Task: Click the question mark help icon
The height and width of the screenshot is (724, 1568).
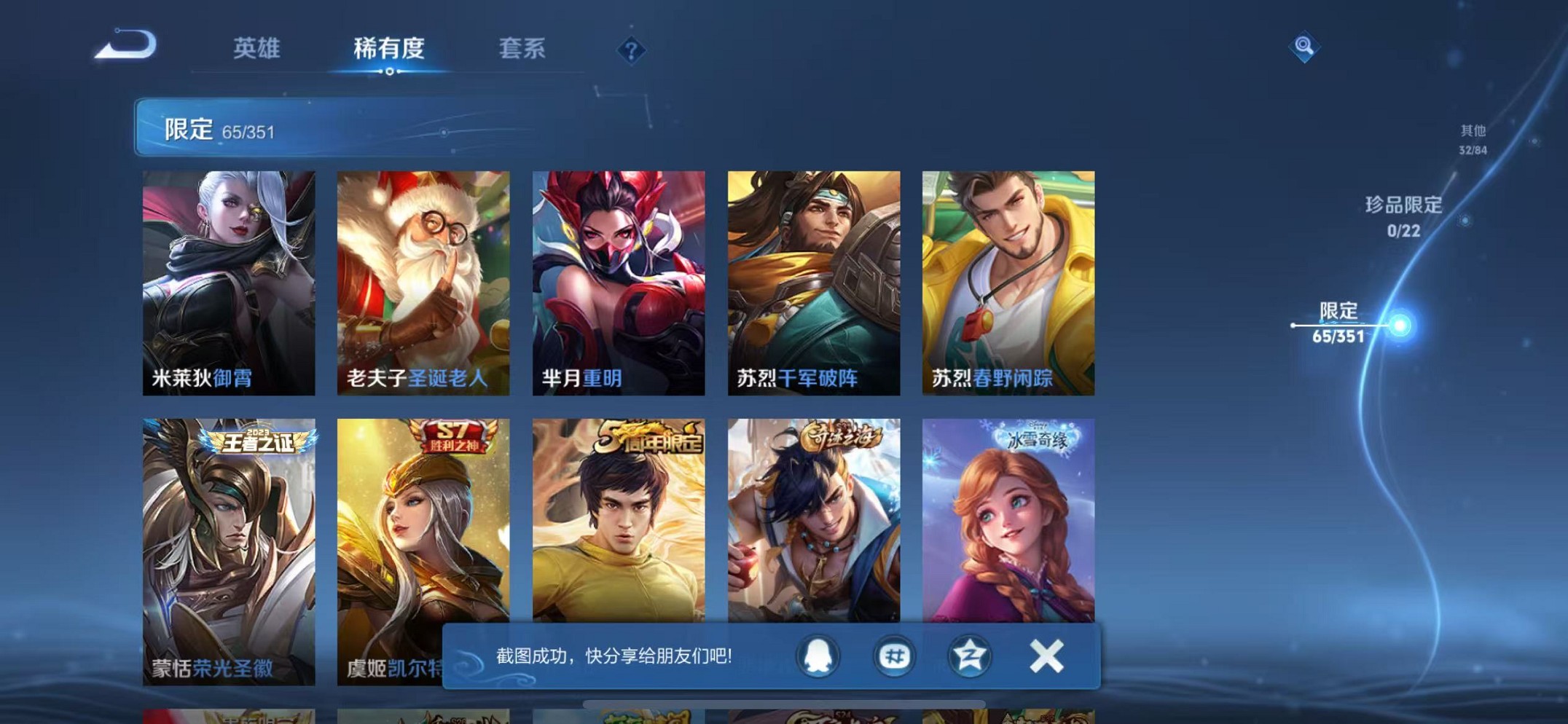Action: (x=631, y=50)
